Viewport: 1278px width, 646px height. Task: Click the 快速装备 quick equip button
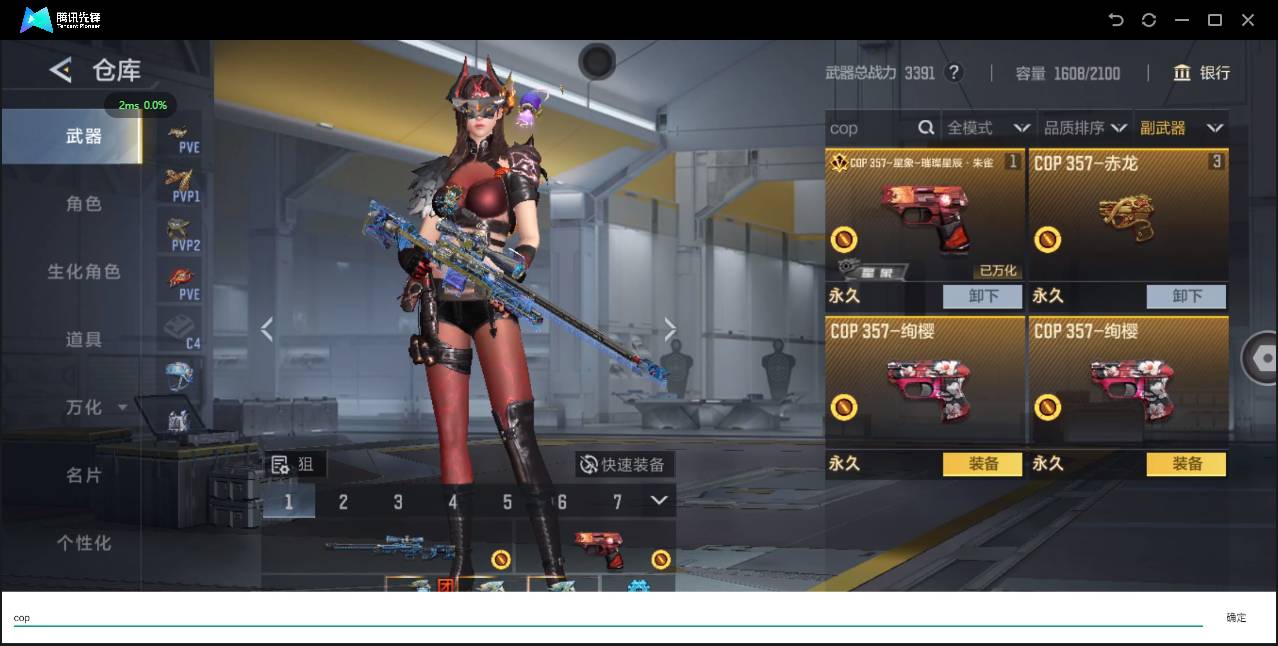tap(624, 464)
